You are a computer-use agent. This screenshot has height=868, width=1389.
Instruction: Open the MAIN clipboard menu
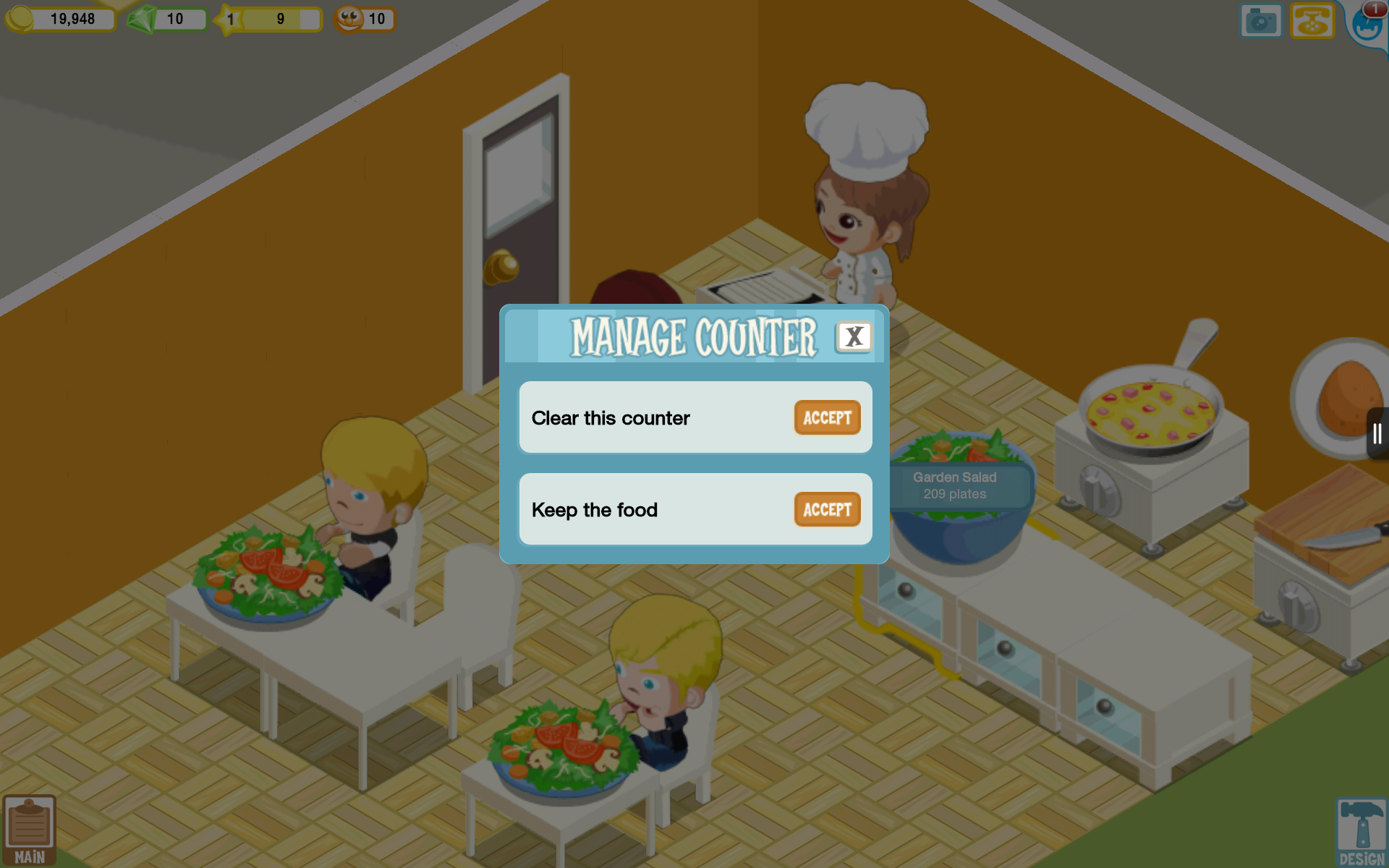(x=29, y=828)
